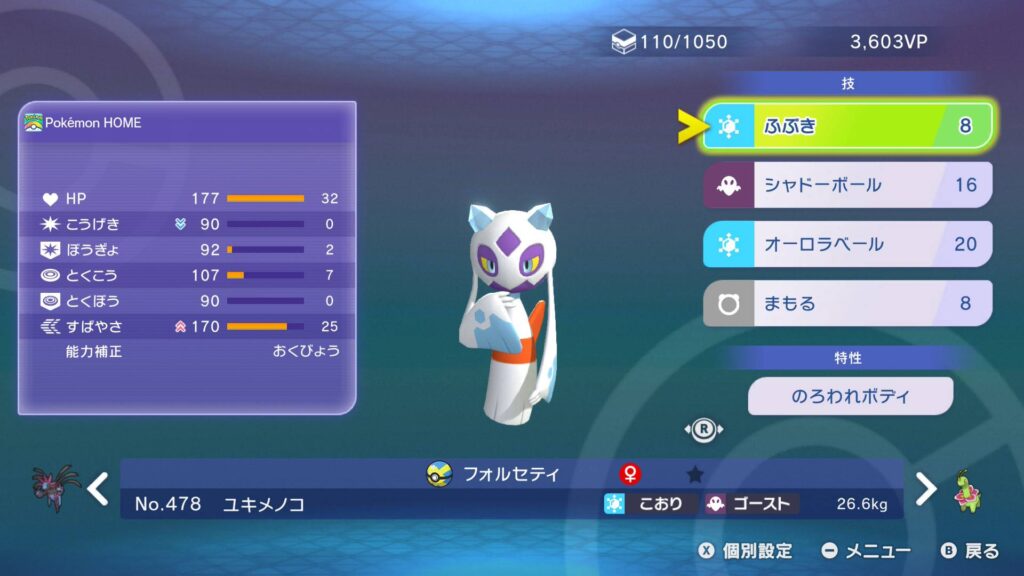Go to previous Pokémon with left arrow
Image resolution: width=1024 pixels, height=576 pixels.
(x=97, y=489)
